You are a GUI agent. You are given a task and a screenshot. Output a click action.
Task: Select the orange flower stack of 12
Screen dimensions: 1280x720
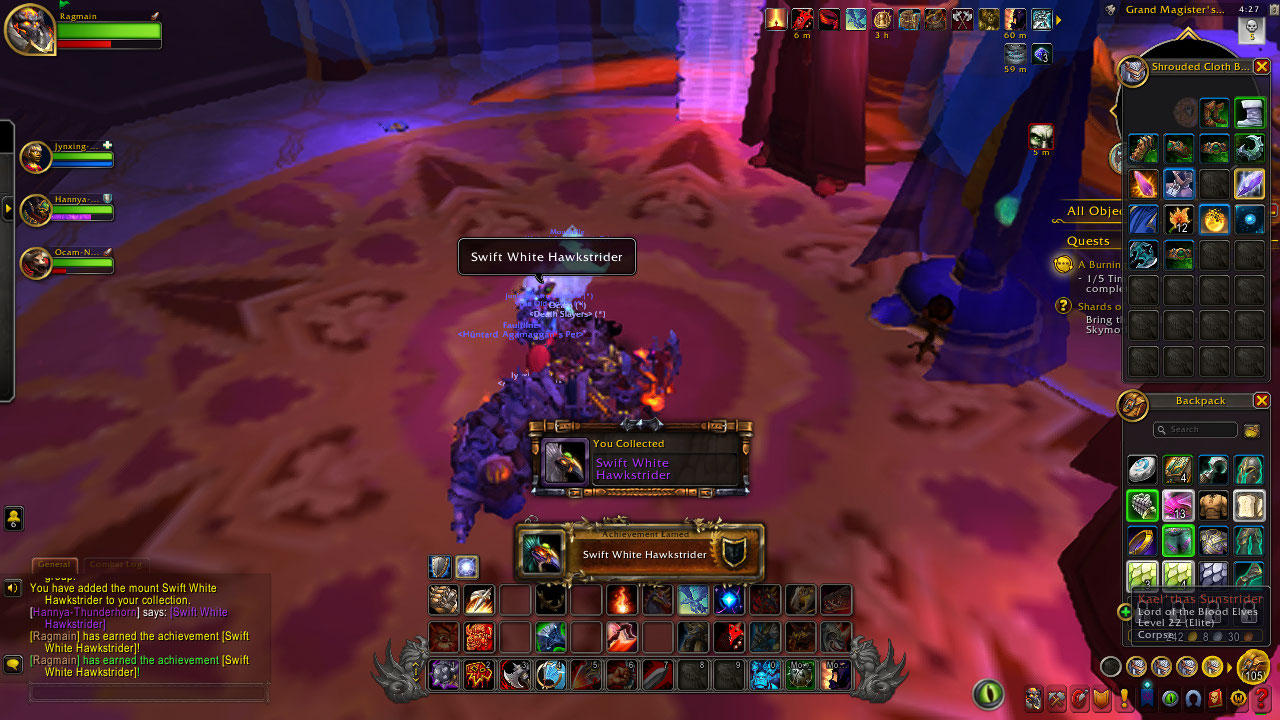click(x=1178, y=219)
